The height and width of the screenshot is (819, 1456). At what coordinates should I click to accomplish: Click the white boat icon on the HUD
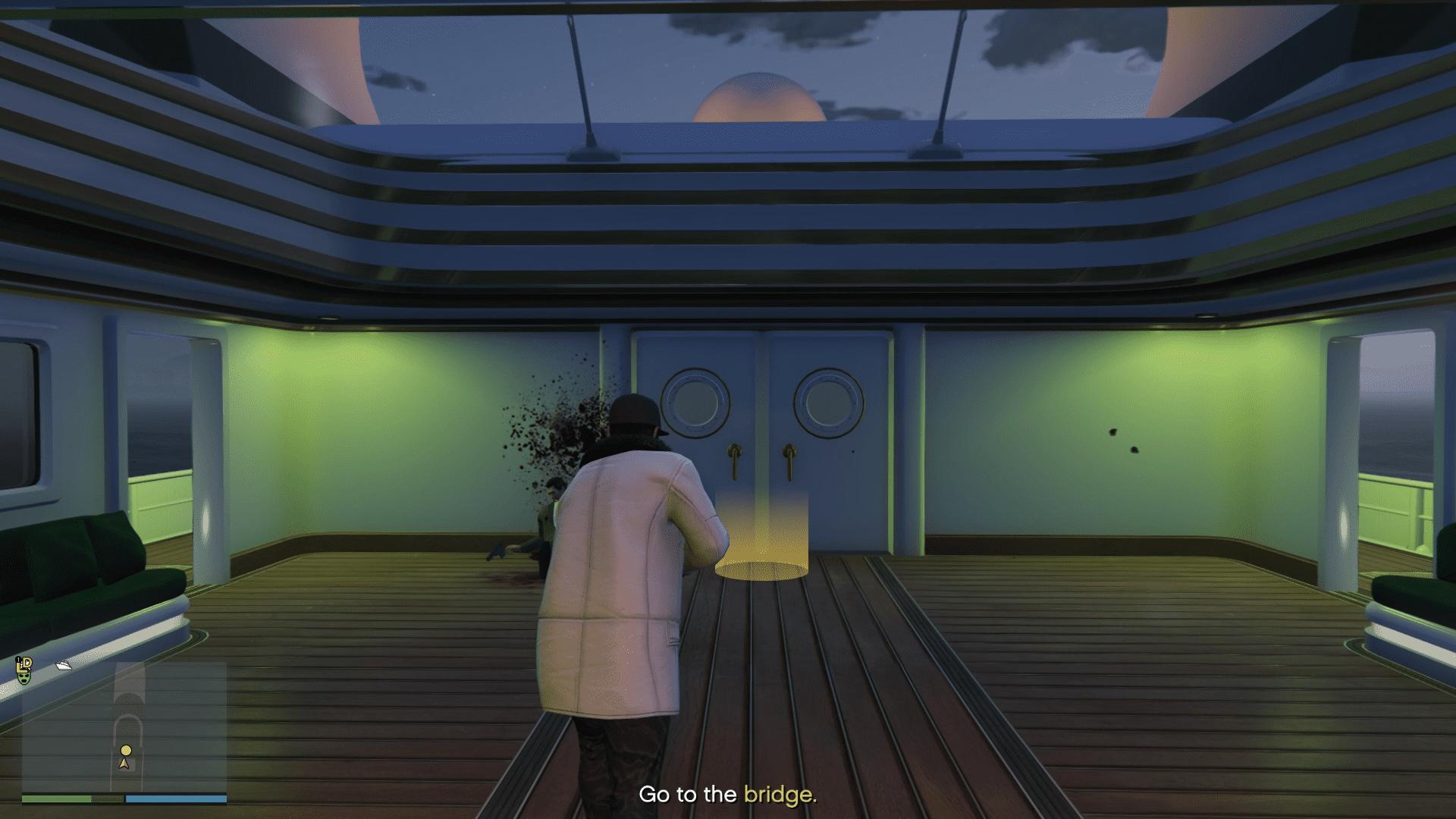pos(64,666)
